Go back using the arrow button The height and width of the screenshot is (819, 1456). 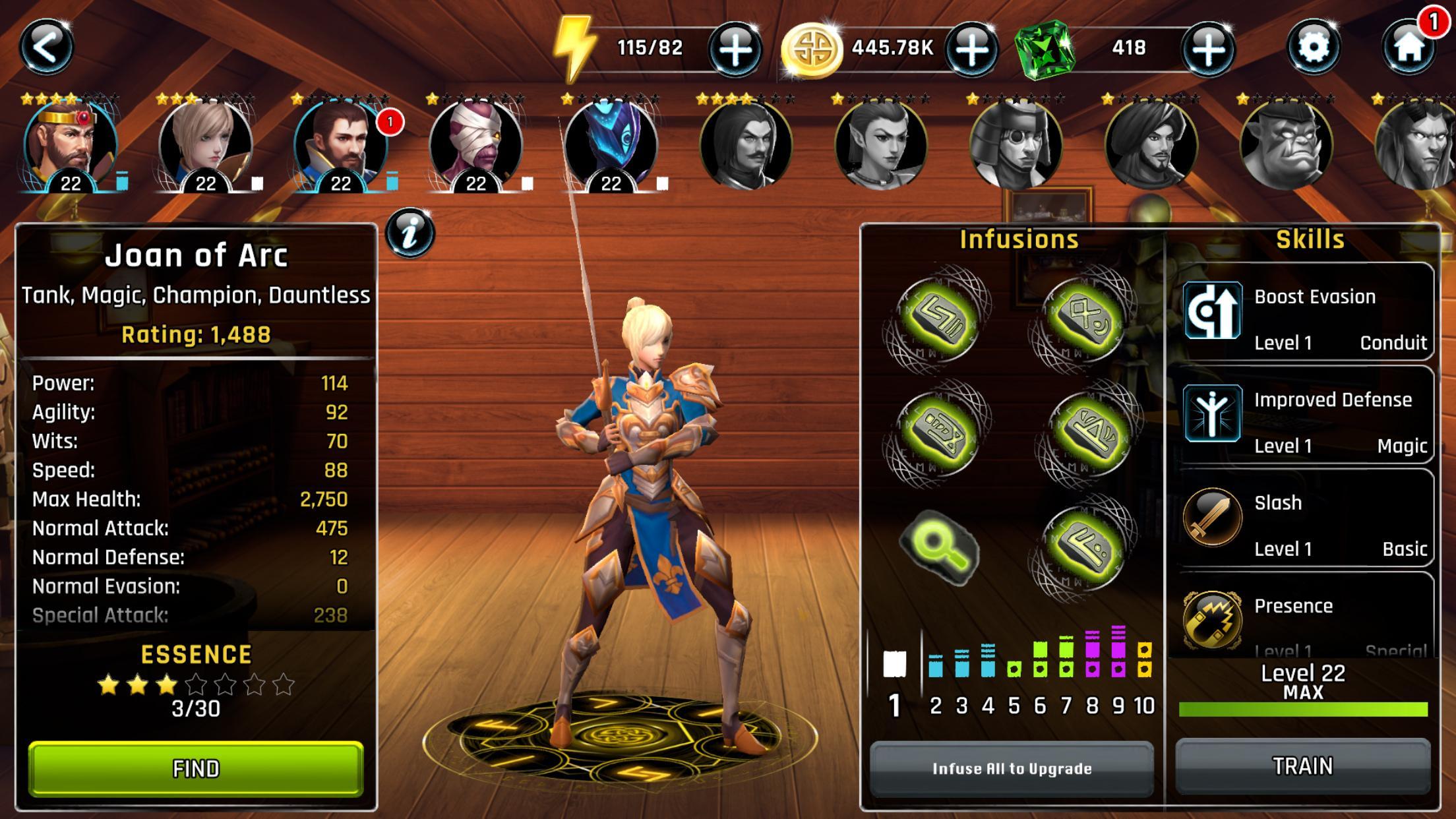(45, 47)
